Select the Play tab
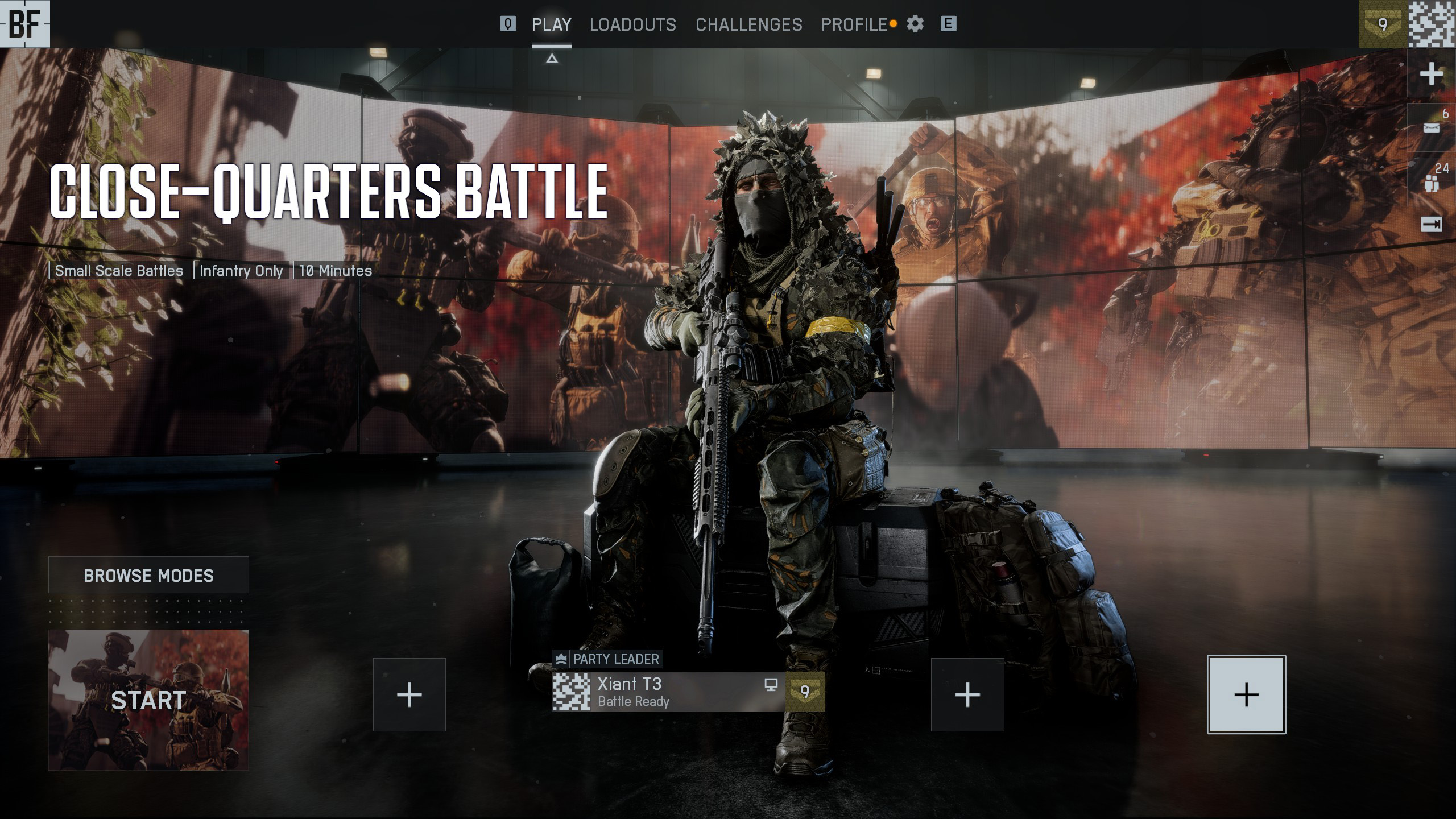Image resolution: width=1456 pixels, height=819 pixels. (x=551, y=24)
